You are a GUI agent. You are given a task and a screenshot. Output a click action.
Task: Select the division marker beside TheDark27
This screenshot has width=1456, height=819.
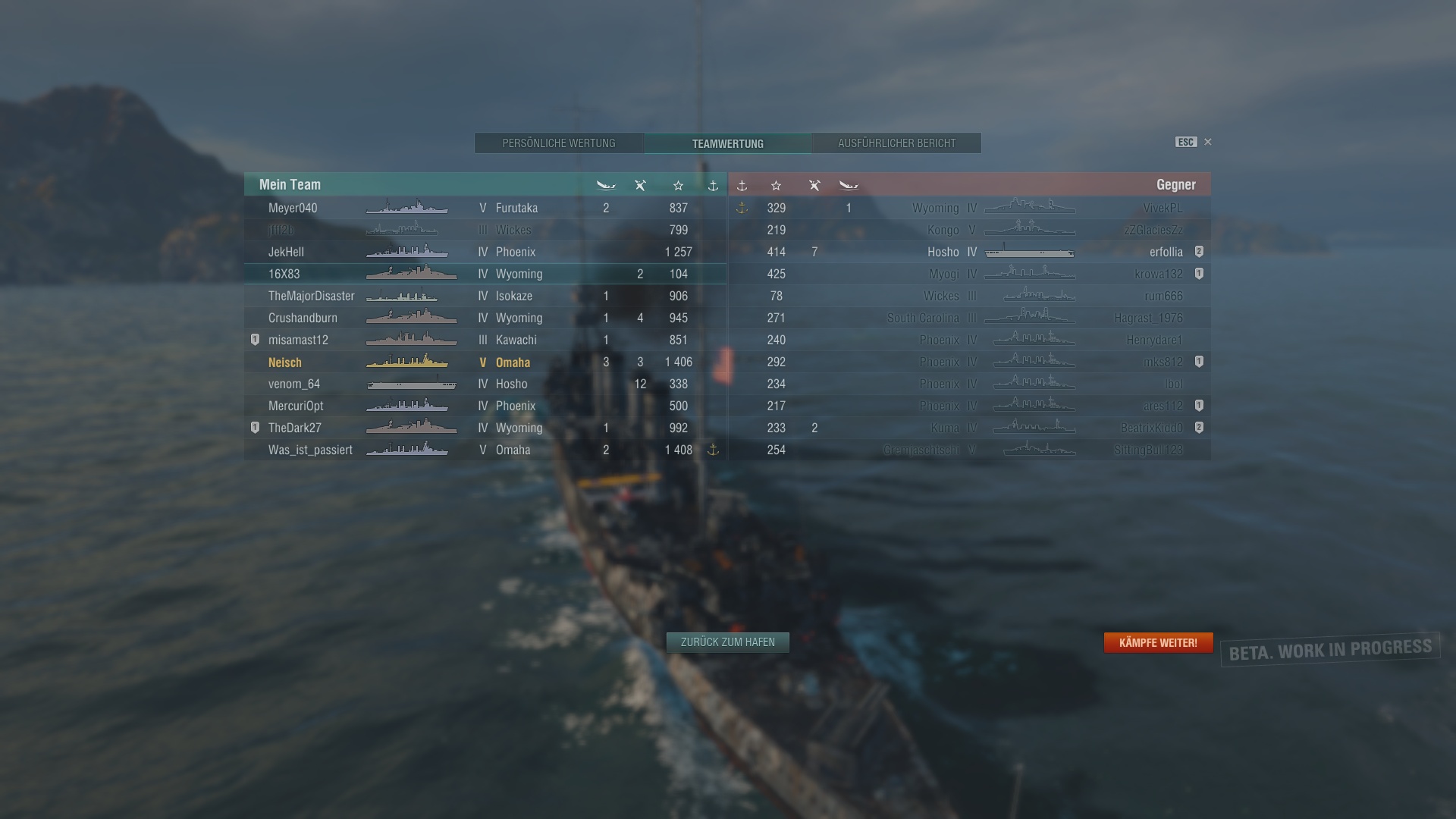(254, 428)
